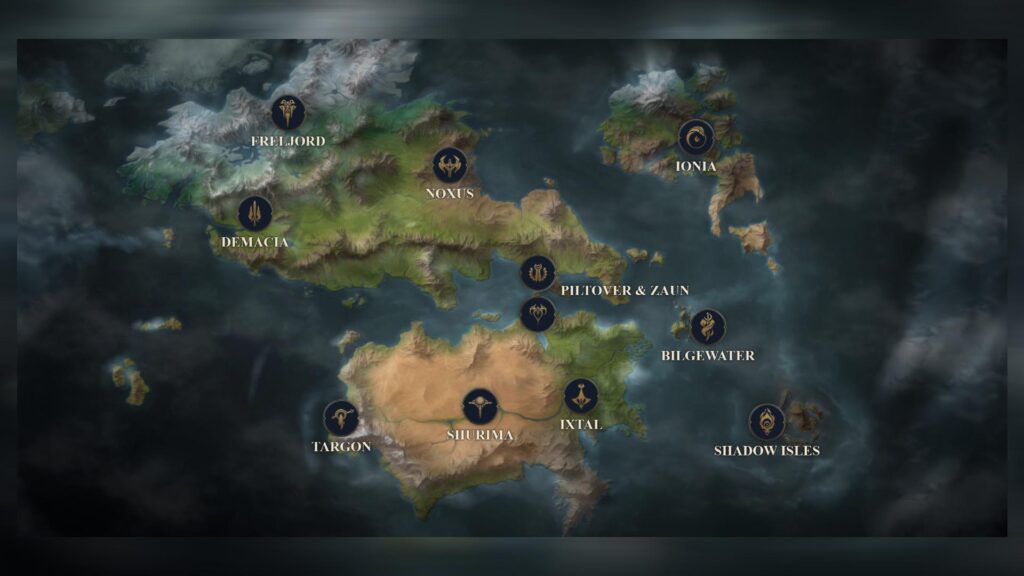Open the Noxus region emblem
1024x576 pixels.
click(x=450, y=165)
